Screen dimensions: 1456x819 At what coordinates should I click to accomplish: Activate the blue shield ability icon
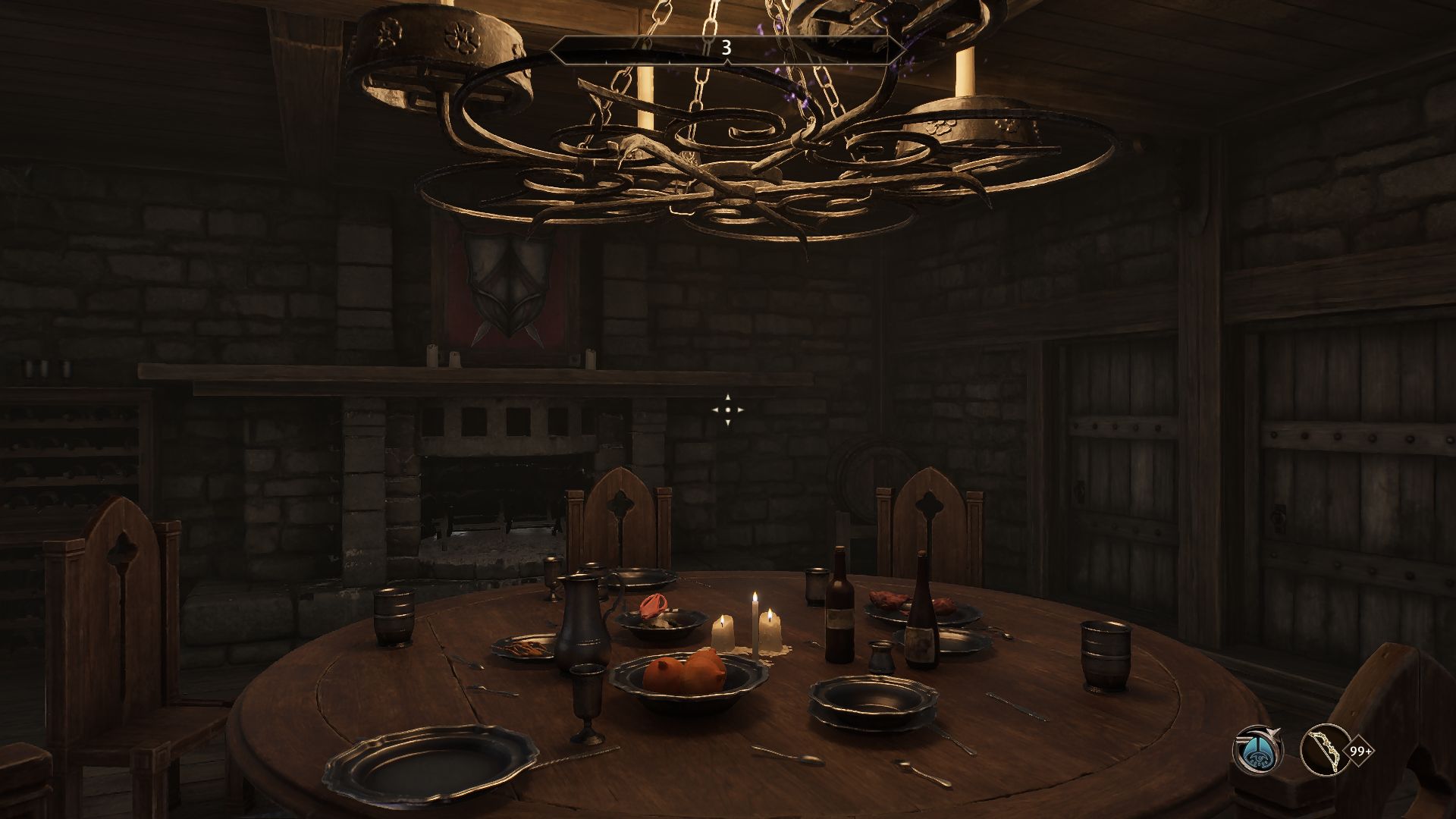pos(1257,751)
